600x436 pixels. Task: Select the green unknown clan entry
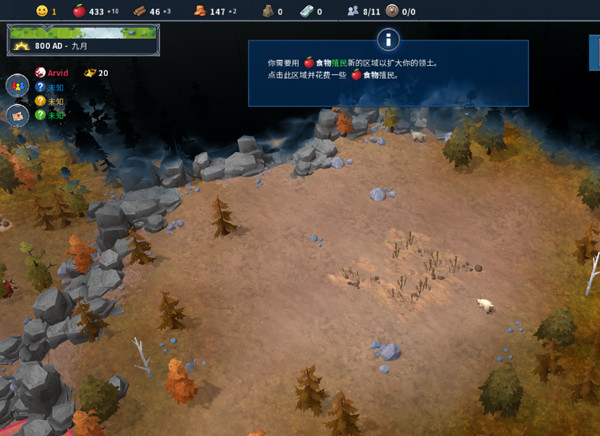[50, 115]
